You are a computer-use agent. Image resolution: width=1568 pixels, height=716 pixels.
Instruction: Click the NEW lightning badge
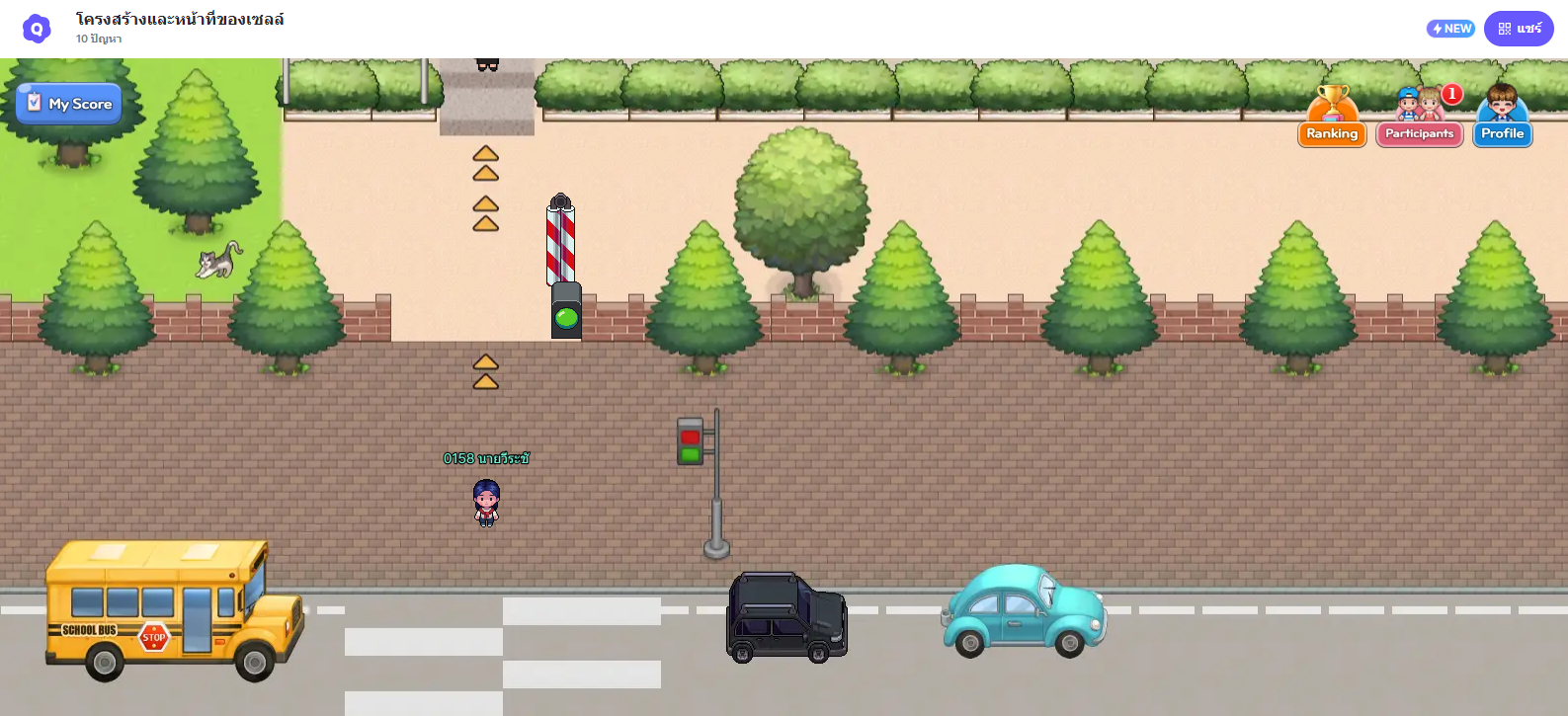1450,29
